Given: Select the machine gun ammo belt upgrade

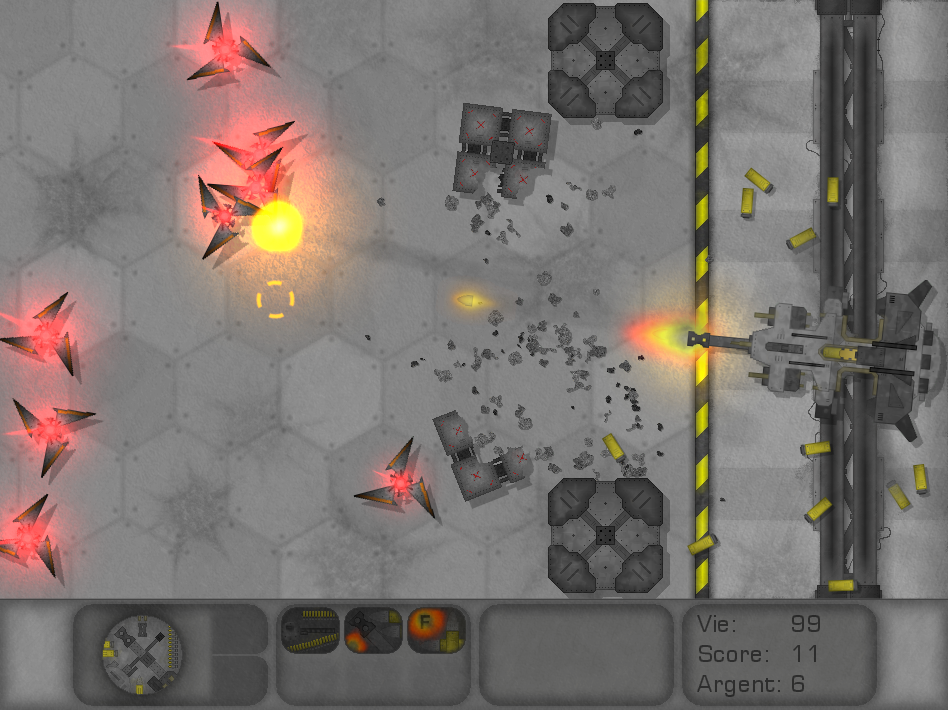Looking at the screenshot, I should pos(310,631).
